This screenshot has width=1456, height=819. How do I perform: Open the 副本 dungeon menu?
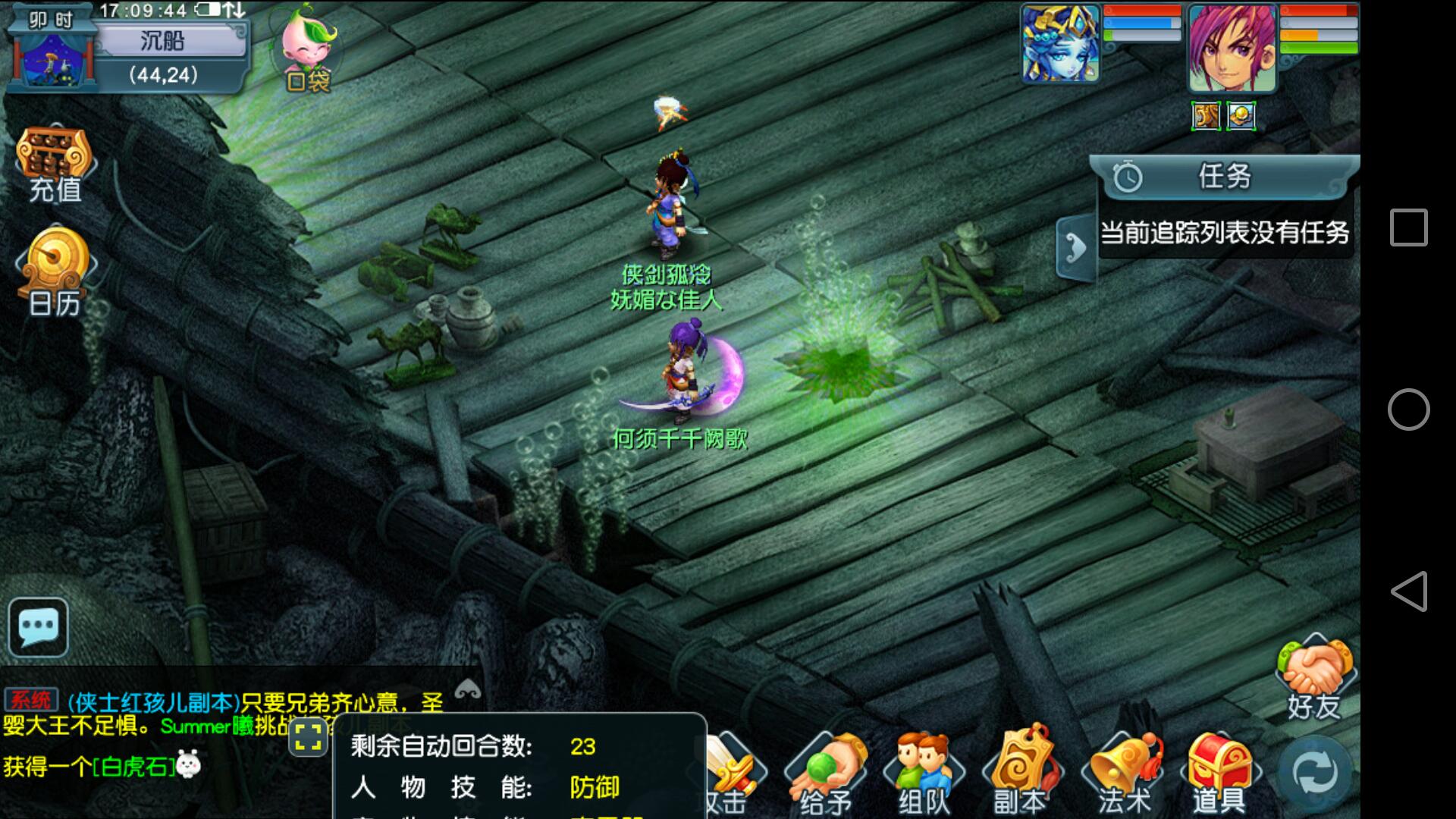pos(1021,772)
